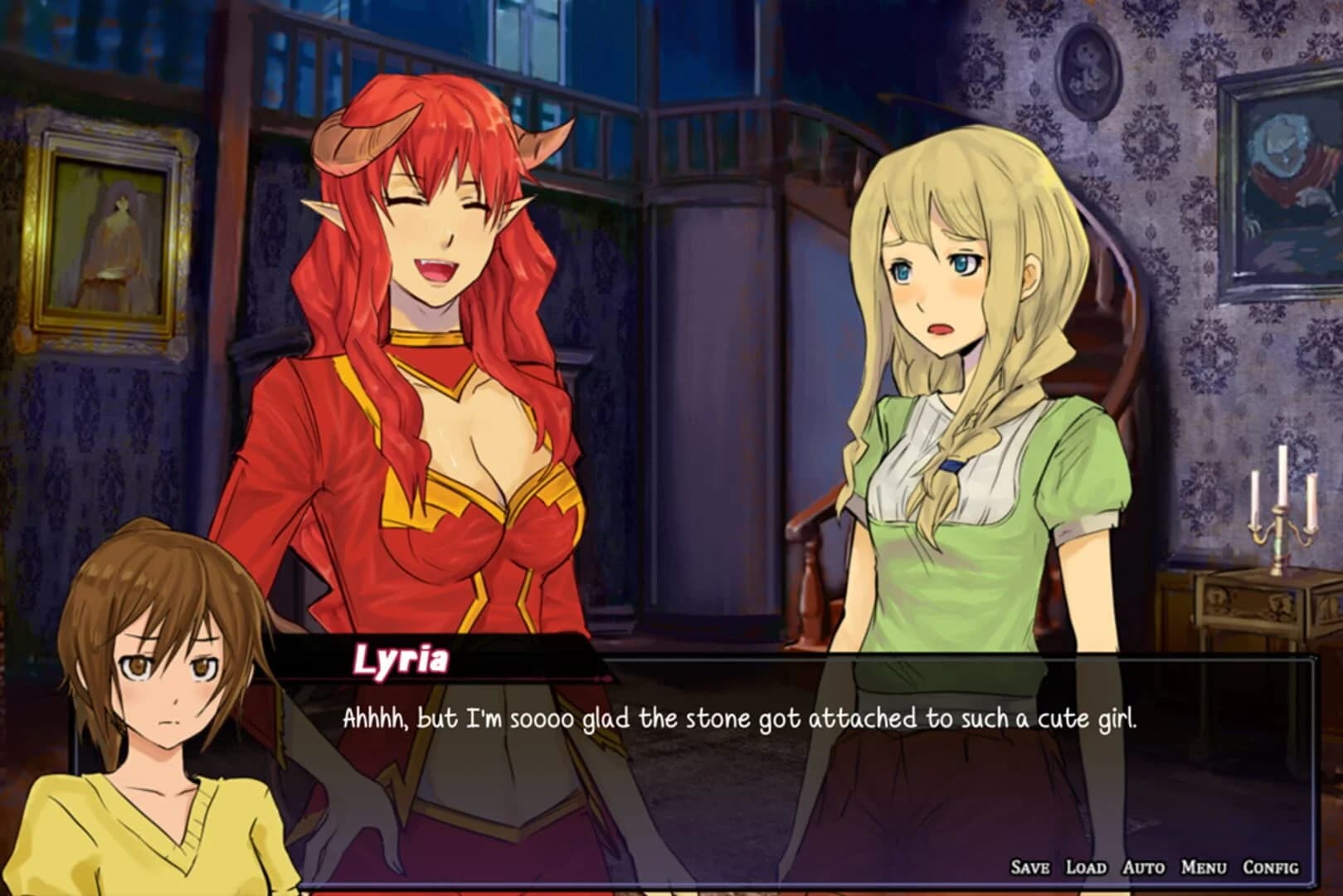Enable Auto text advance mode
Viewport: 1343px width, 896px height.
click(1145, 869)
